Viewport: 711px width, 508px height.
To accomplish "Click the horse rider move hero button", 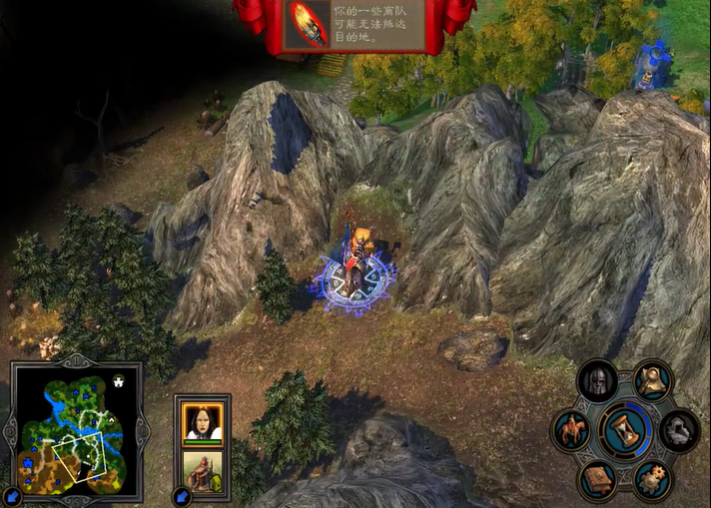I will (x=571, y=430).
